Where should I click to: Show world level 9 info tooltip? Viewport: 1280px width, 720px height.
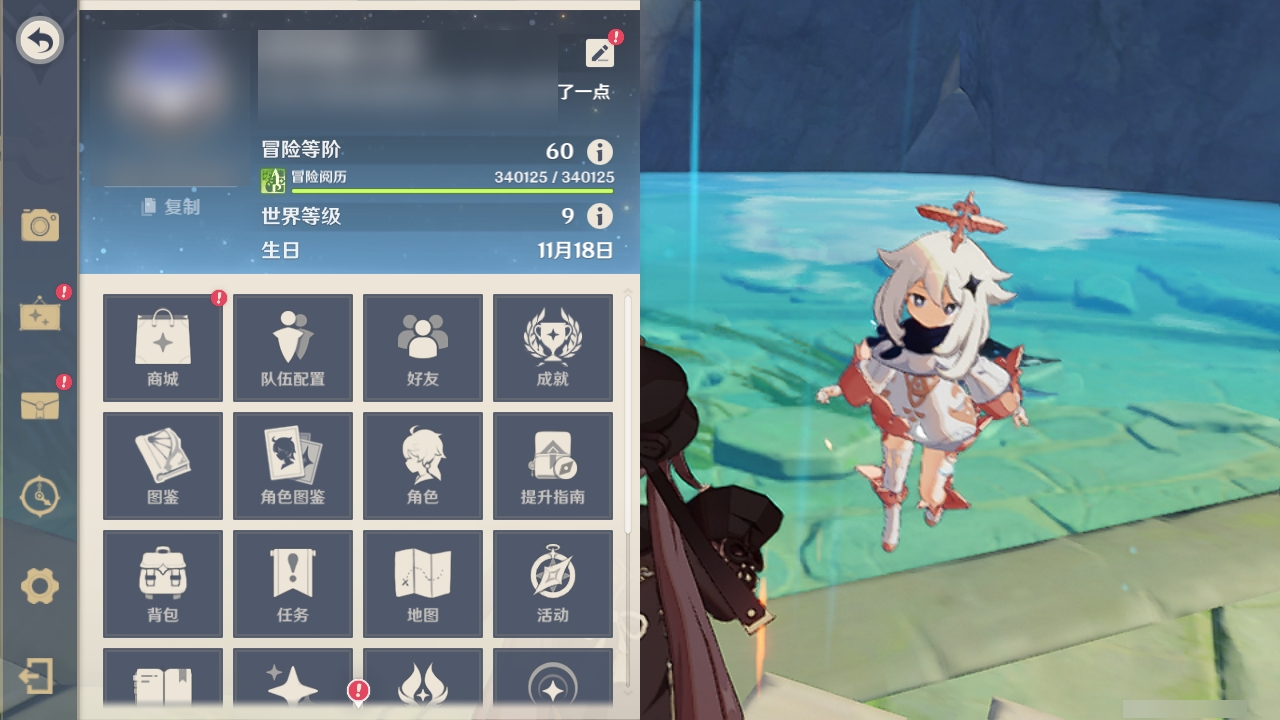tap(598, 215)
